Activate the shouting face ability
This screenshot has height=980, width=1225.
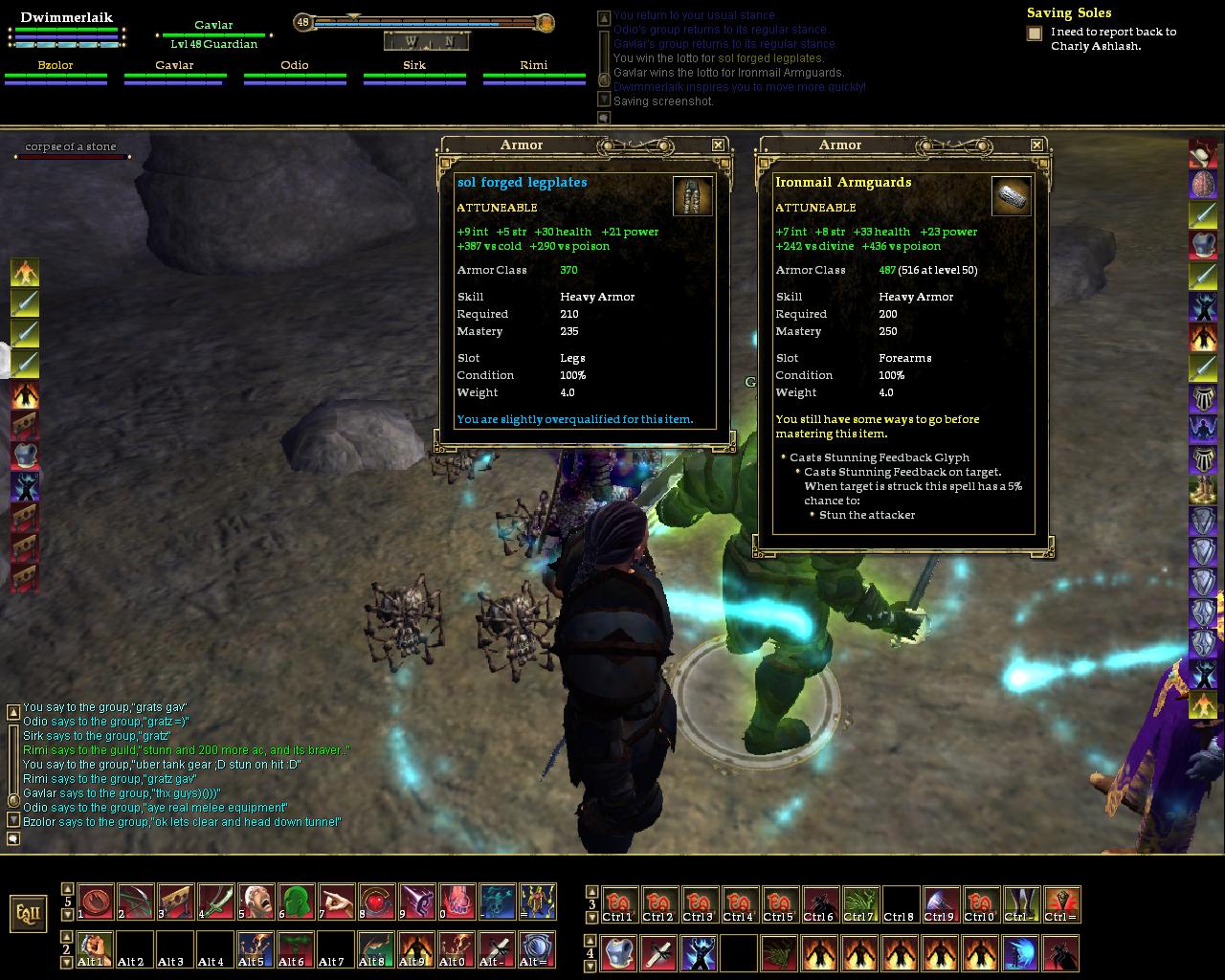(x=256, y=902)
